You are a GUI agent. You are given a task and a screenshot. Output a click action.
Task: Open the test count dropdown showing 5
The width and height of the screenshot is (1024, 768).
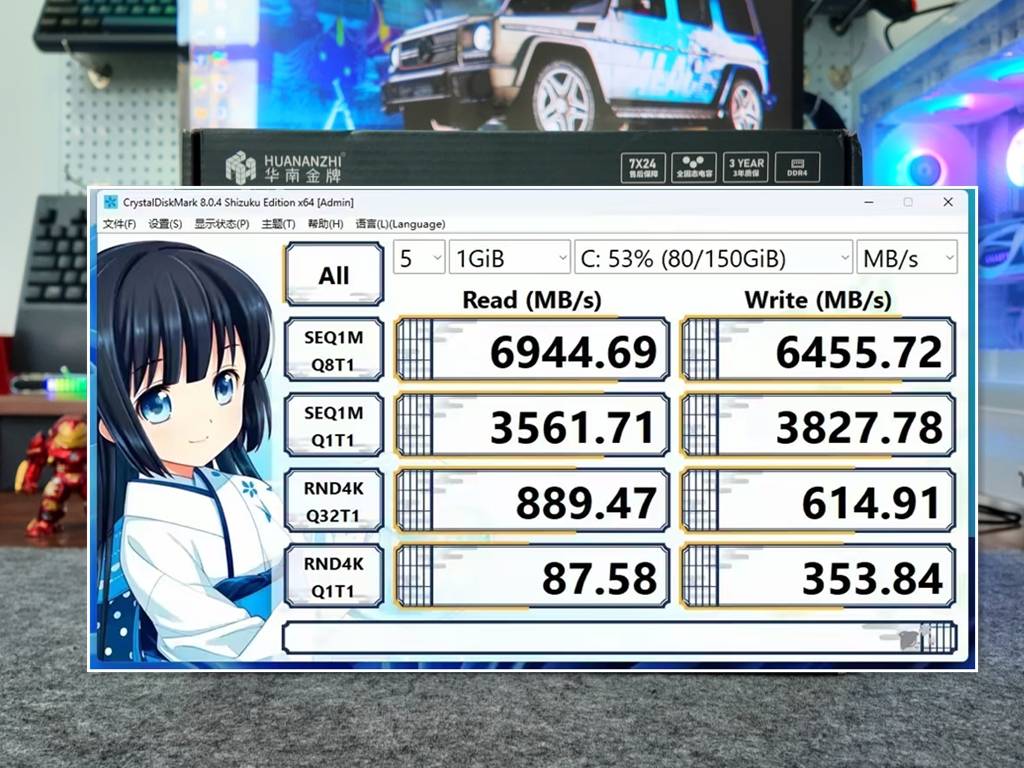point(419,259)
